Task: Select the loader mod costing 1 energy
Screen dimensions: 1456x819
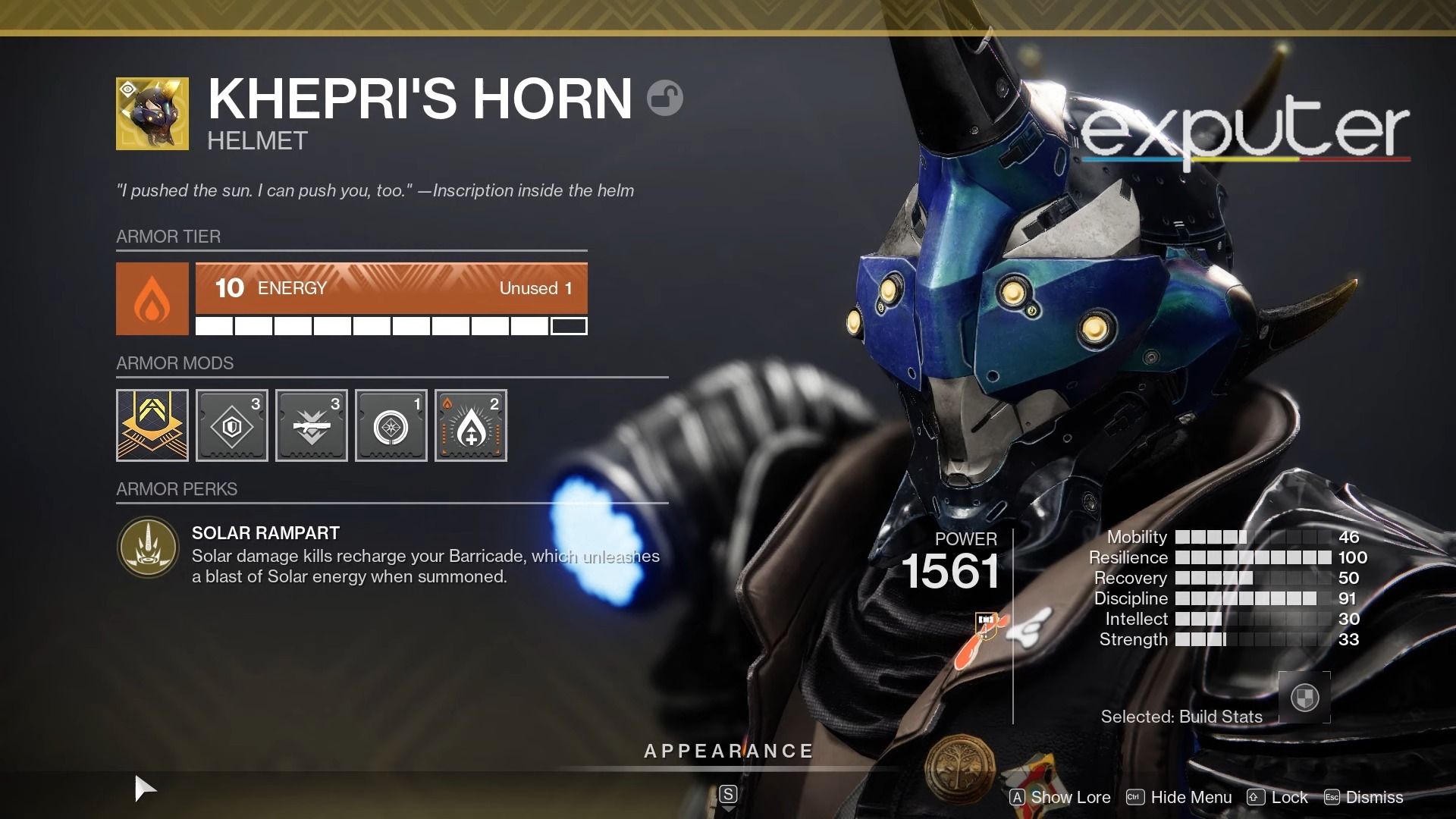Action: [x=391, y=425]
